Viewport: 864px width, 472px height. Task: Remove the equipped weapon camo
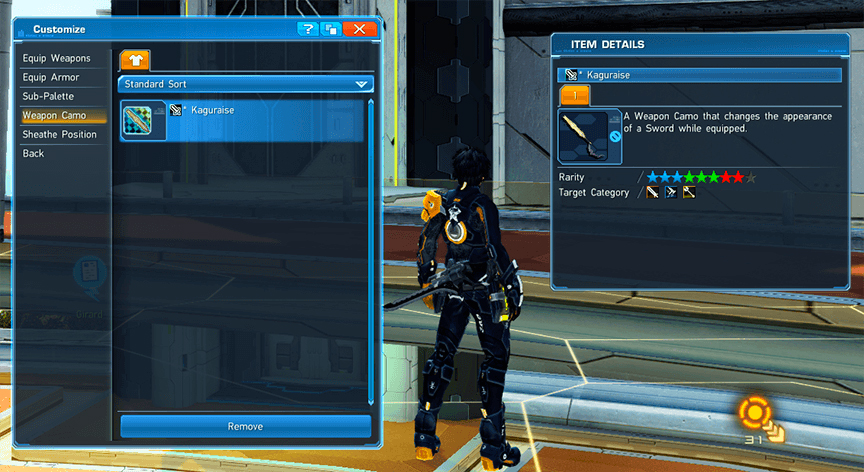click(245, 426)
